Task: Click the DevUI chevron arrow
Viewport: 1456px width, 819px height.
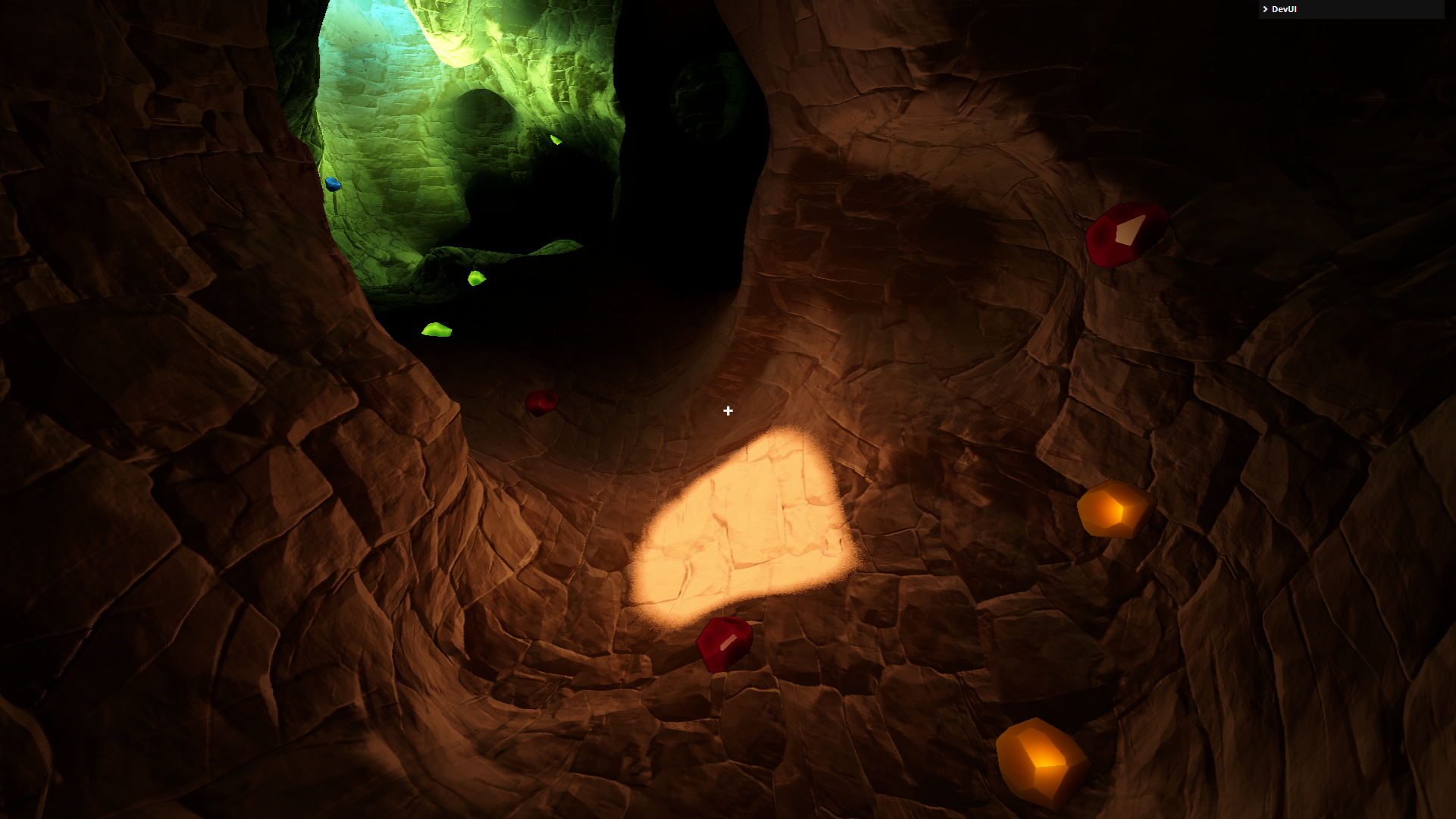Action: pos(1264,9)
